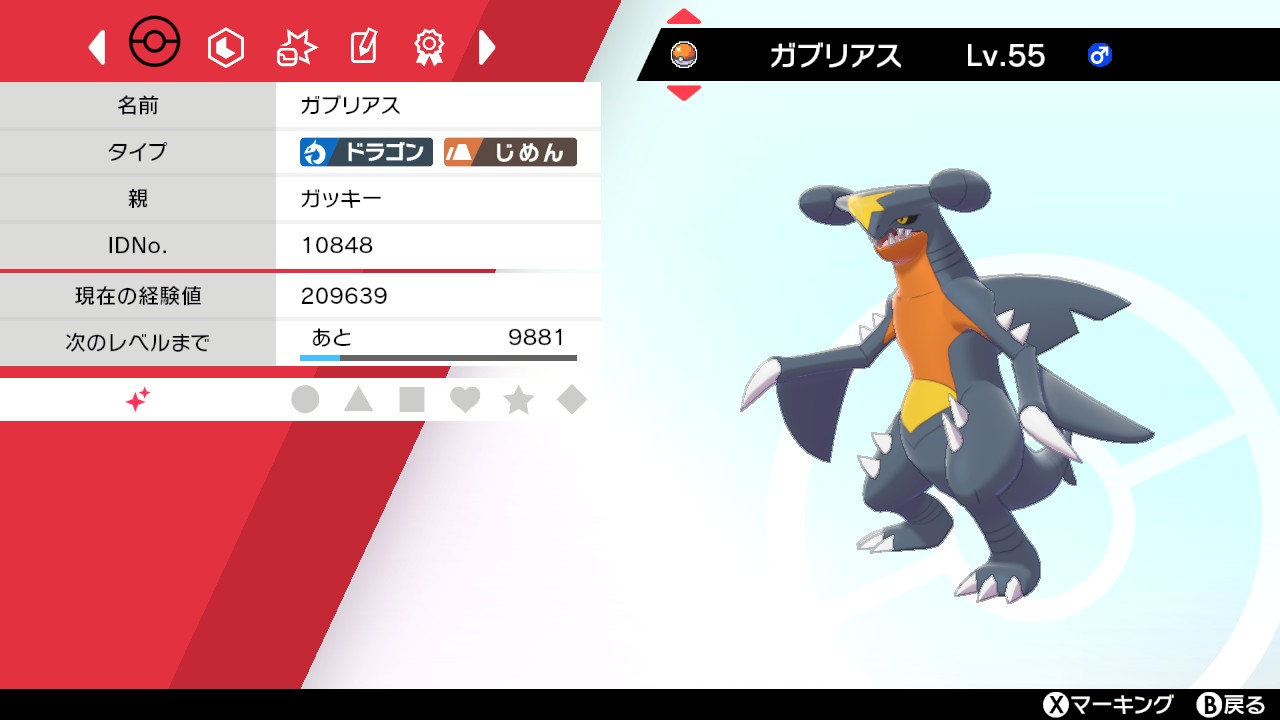Open the stats page icon in top bar

225,46
